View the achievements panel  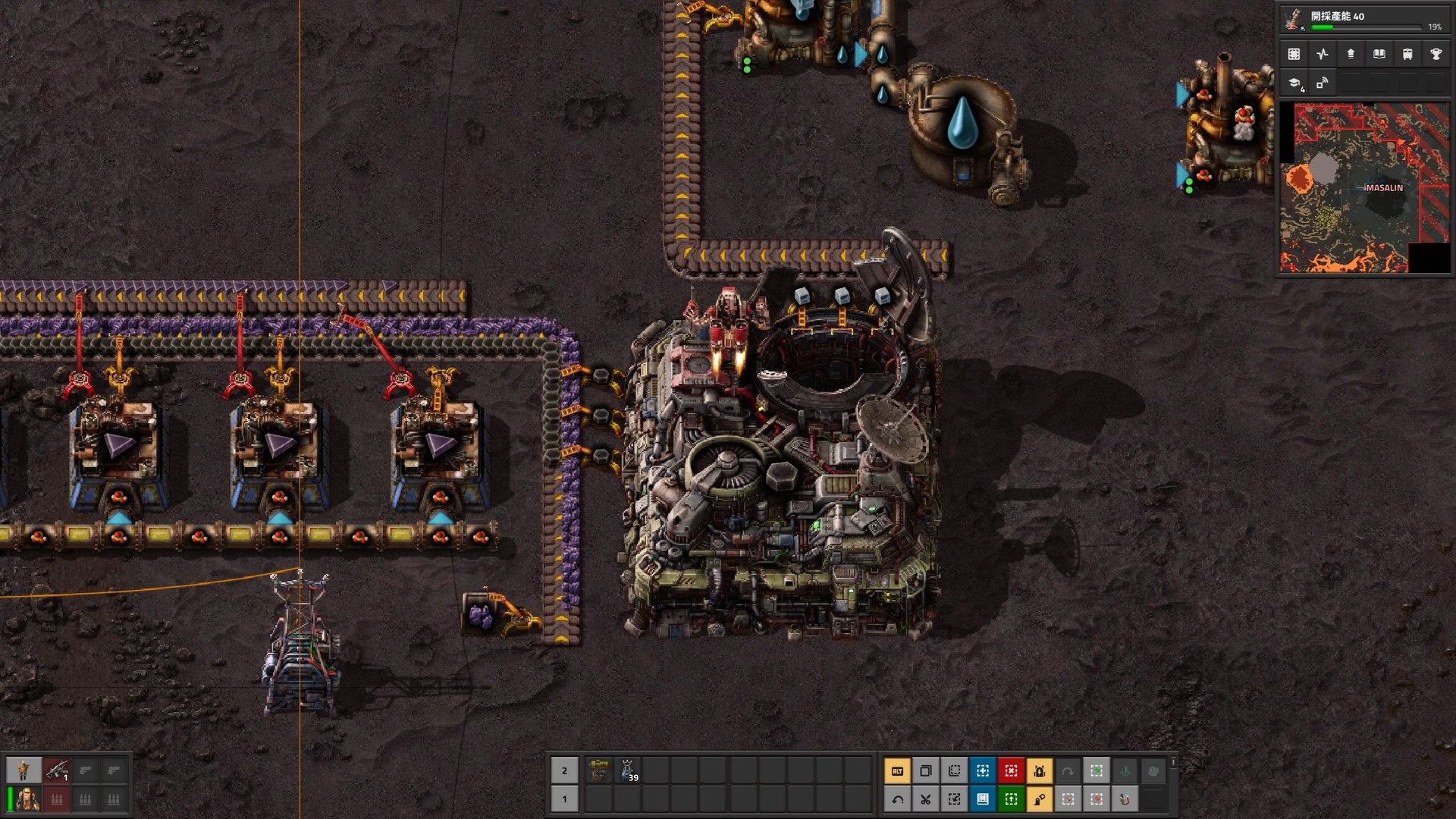point(1436,54)
